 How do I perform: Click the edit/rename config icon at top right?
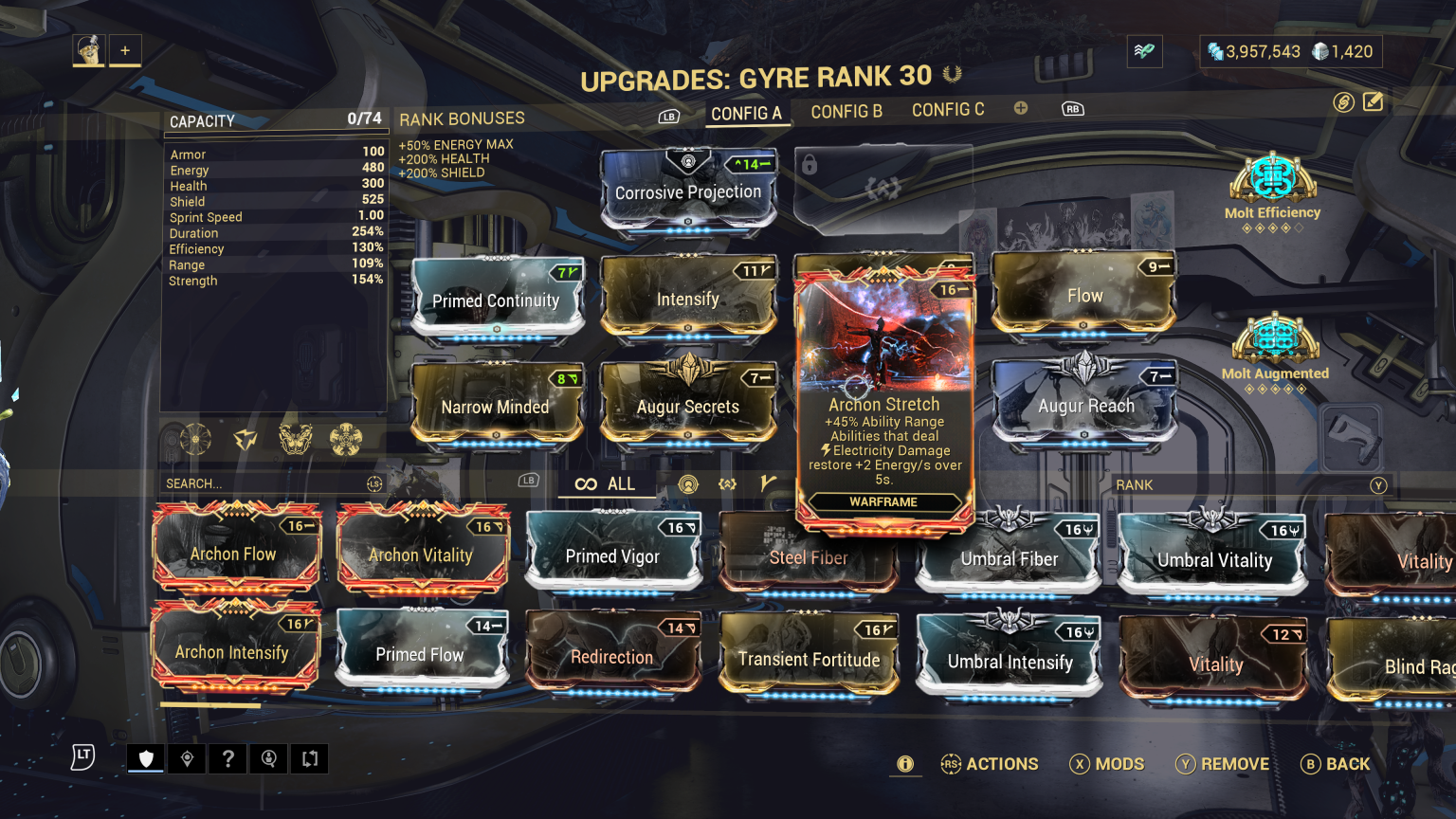point(1373,101)
